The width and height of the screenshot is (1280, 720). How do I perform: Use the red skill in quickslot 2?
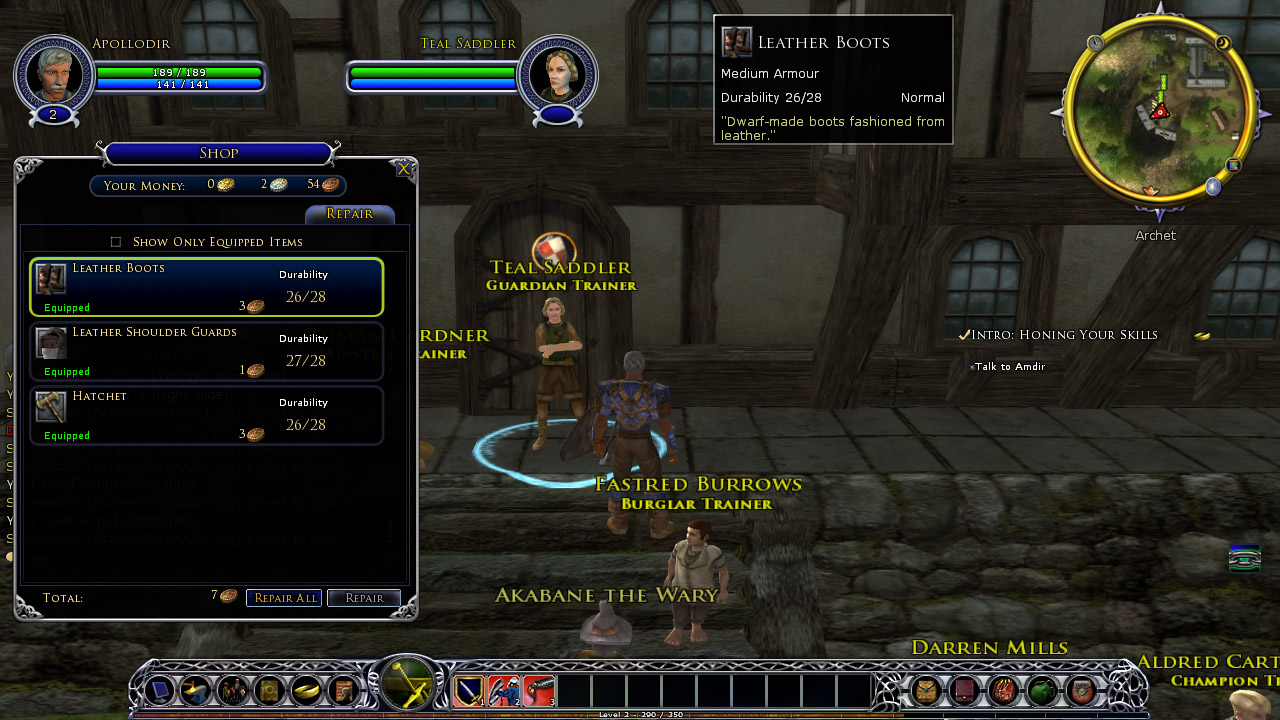coord(503,690)
